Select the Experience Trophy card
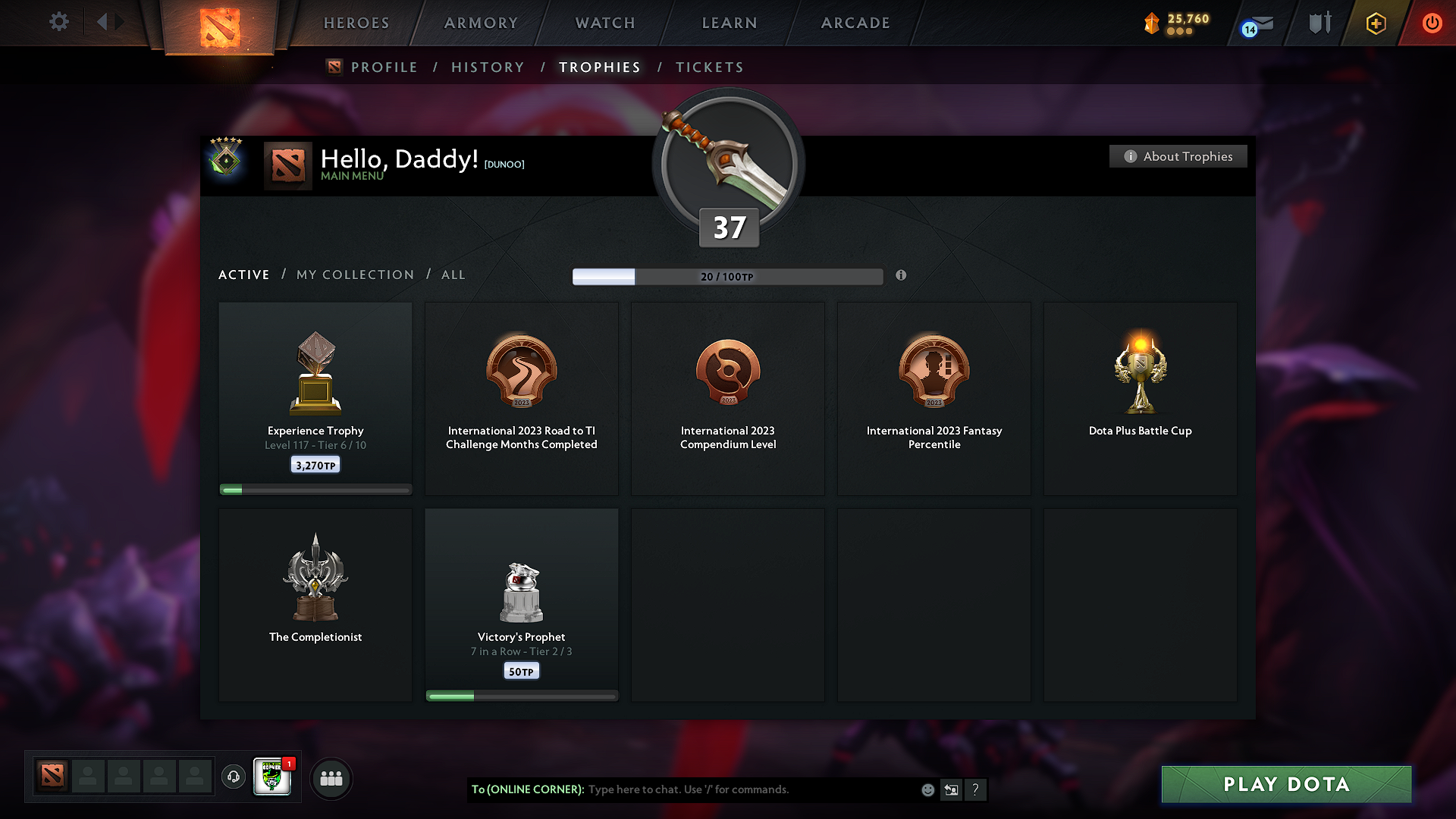The height and width of the screenshot is (819, 1456). (x=315, y=398)
